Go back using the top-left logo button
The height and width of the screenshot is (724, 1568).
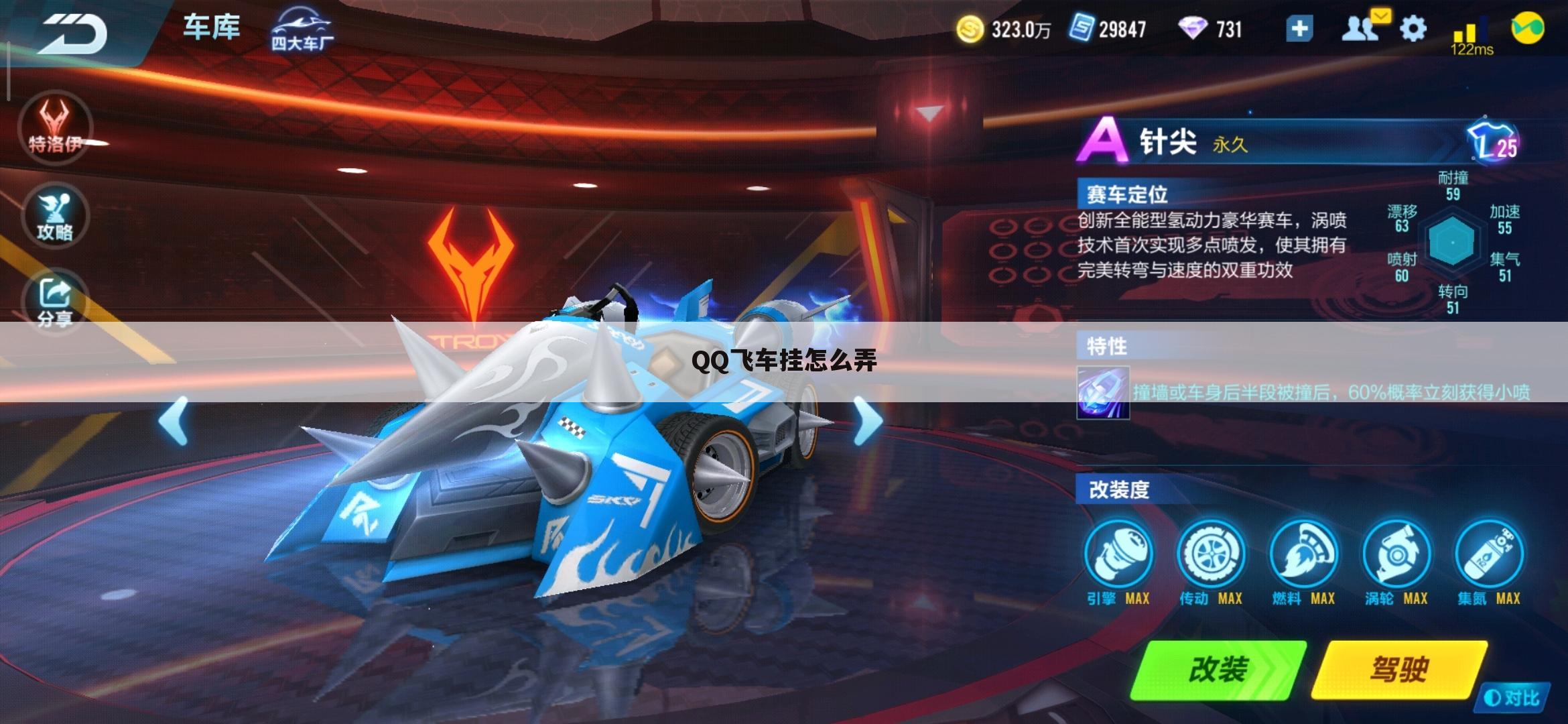click(x=74, y=32)
